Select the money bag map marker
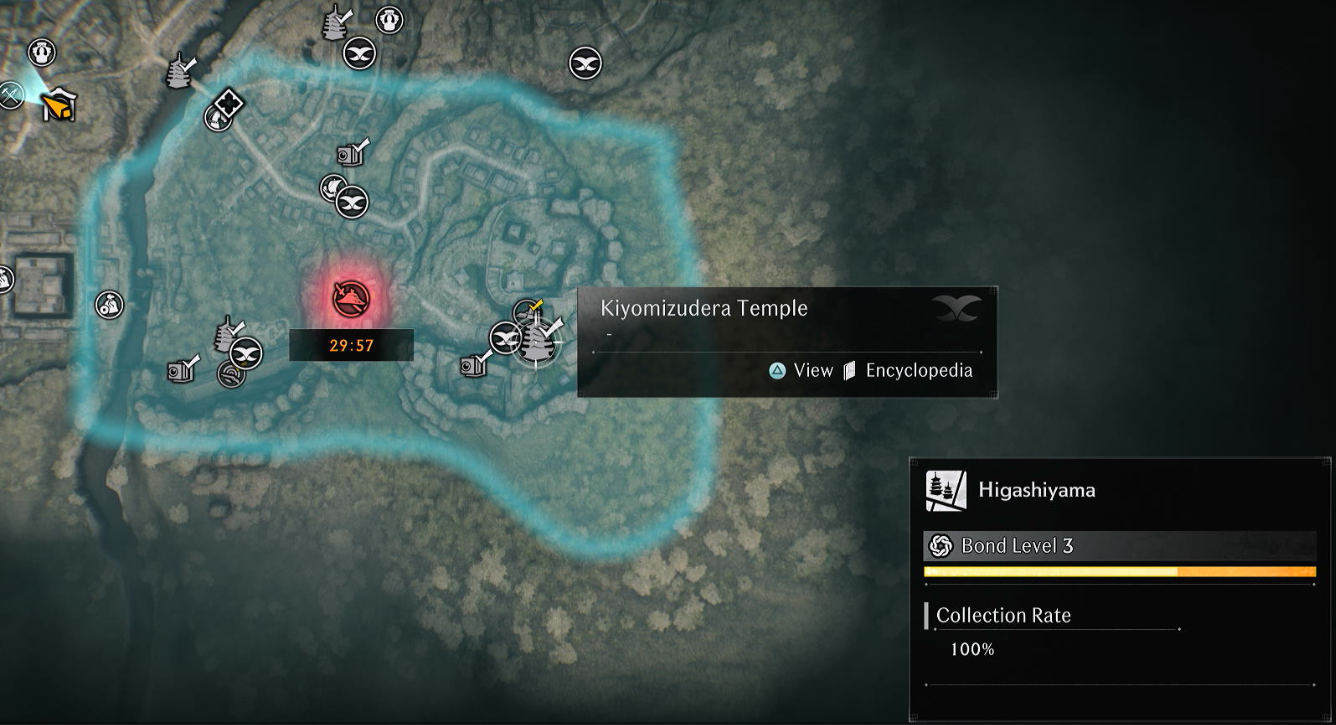The width and height of the screenshot is (1336, 725). (109, 305)
